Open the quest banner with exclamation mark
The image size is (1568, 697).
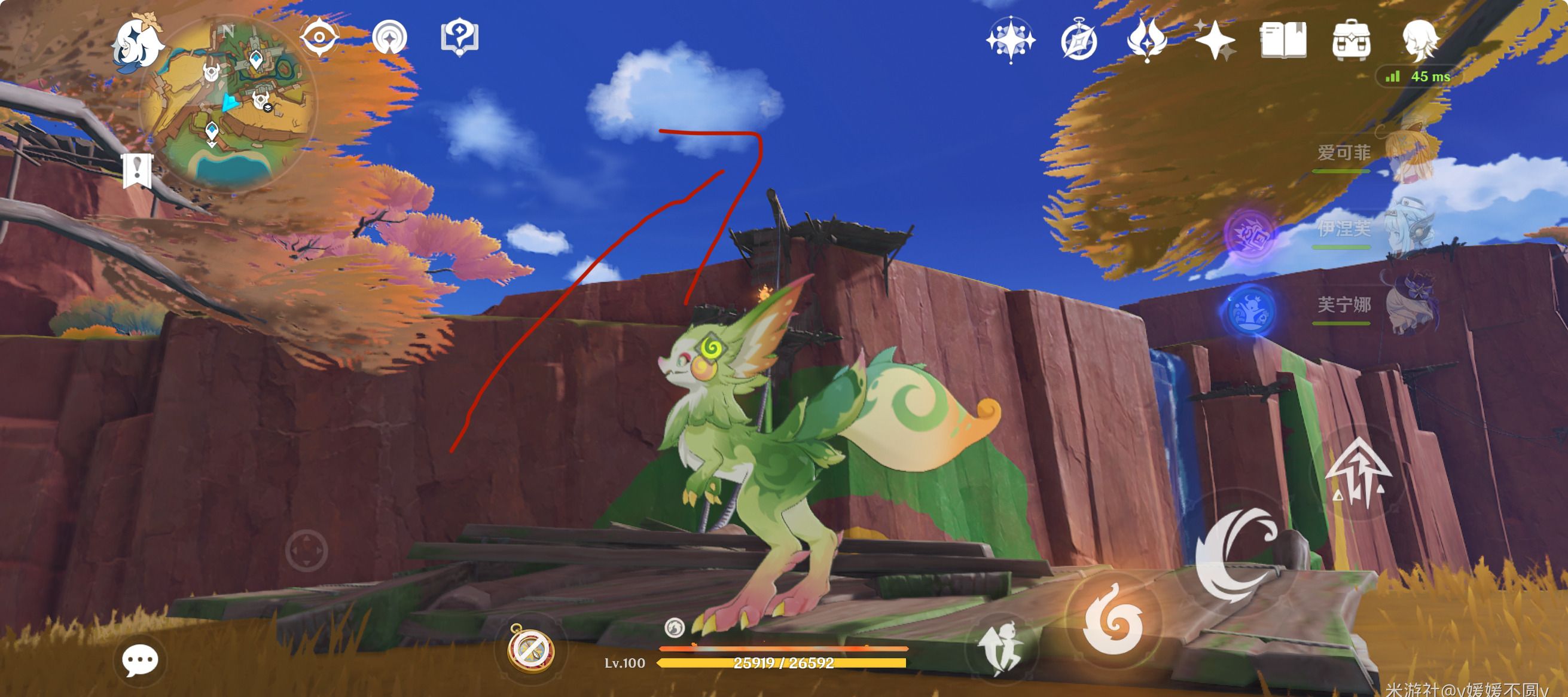point(137,171)
